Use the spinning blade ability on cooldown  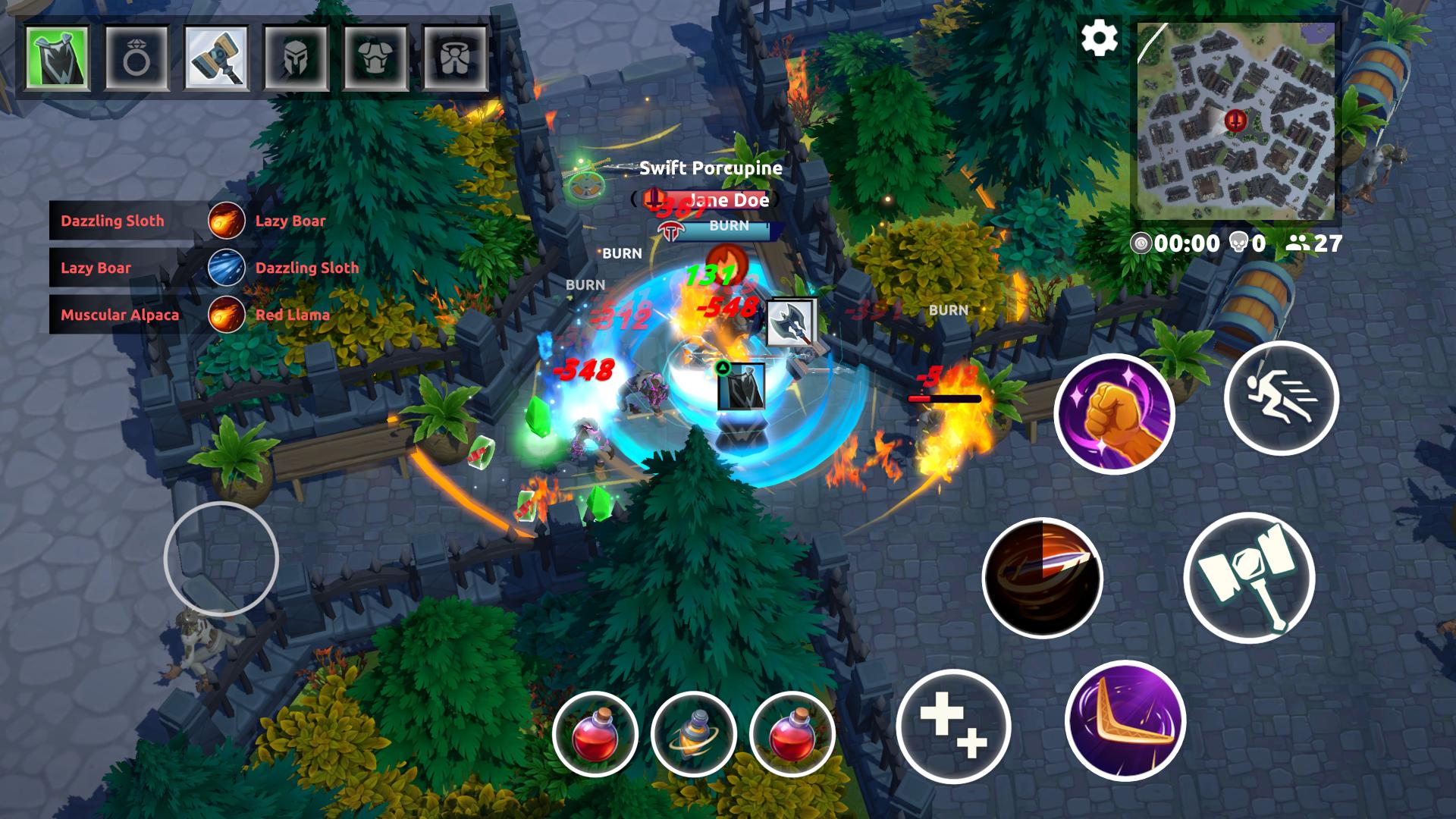pyautogui.click(x=1042, y=578)
